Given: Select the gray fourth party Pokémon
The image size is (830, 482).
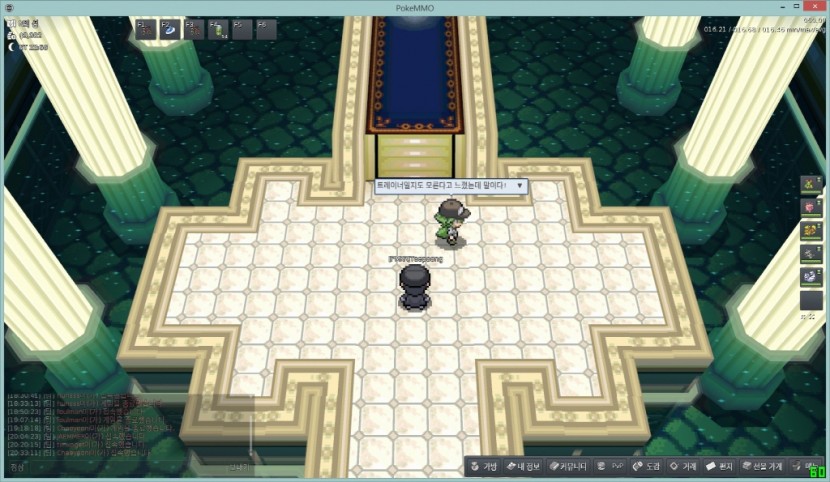Looking at the screenshot, I should 812,254.
